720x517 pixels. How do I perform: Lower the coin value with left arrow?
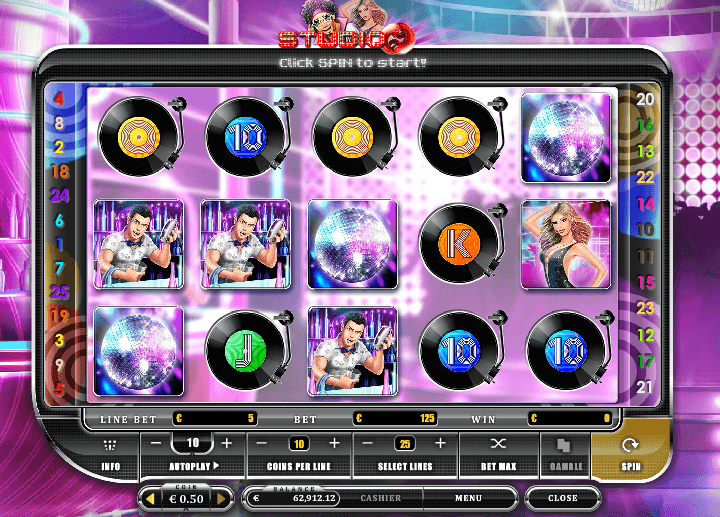click(x=150, y=498)
